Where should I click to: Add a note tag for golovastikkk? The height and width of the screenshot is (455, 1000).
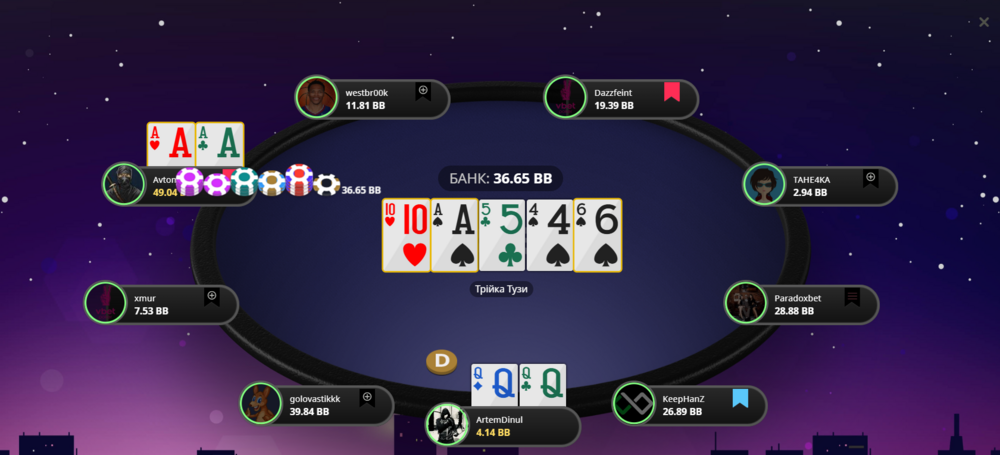[x=367, y=398]
